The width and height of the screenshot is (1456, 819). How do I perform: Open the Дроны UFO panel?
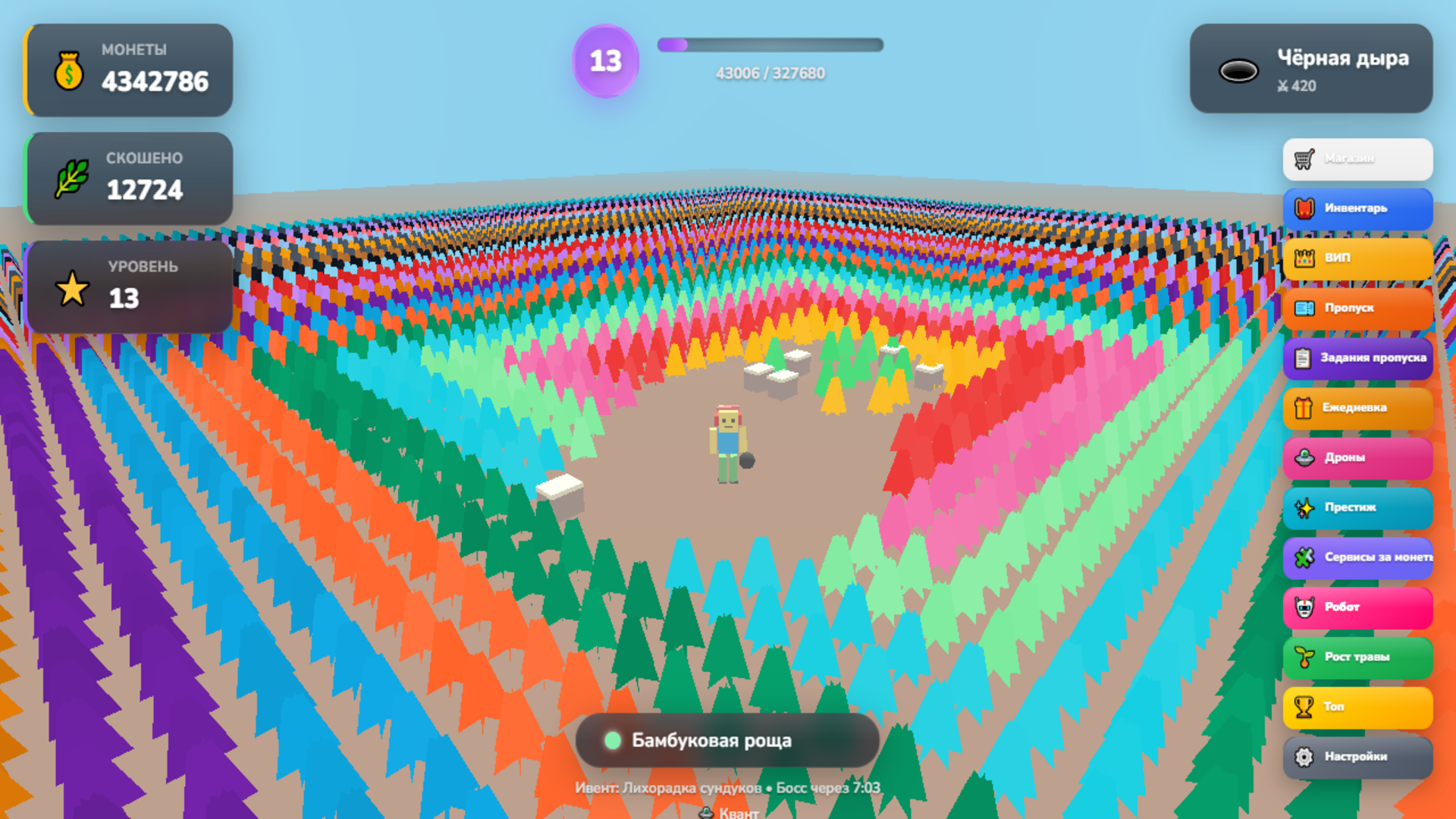click(1357, 457)
